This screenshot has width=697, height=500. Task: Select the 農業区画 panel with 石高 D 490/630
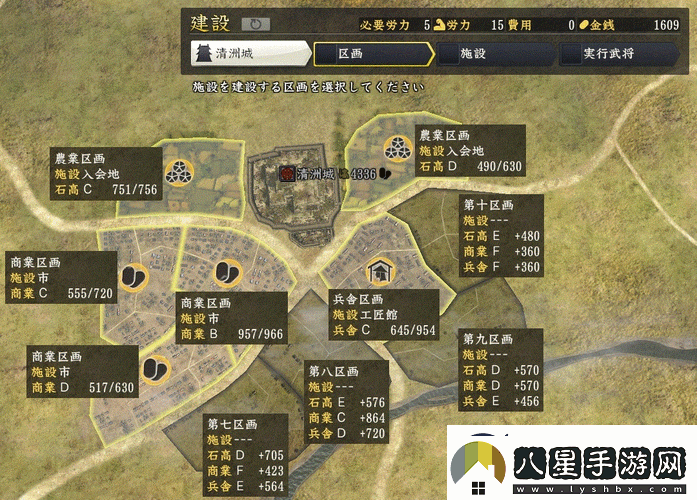[470, 150]
